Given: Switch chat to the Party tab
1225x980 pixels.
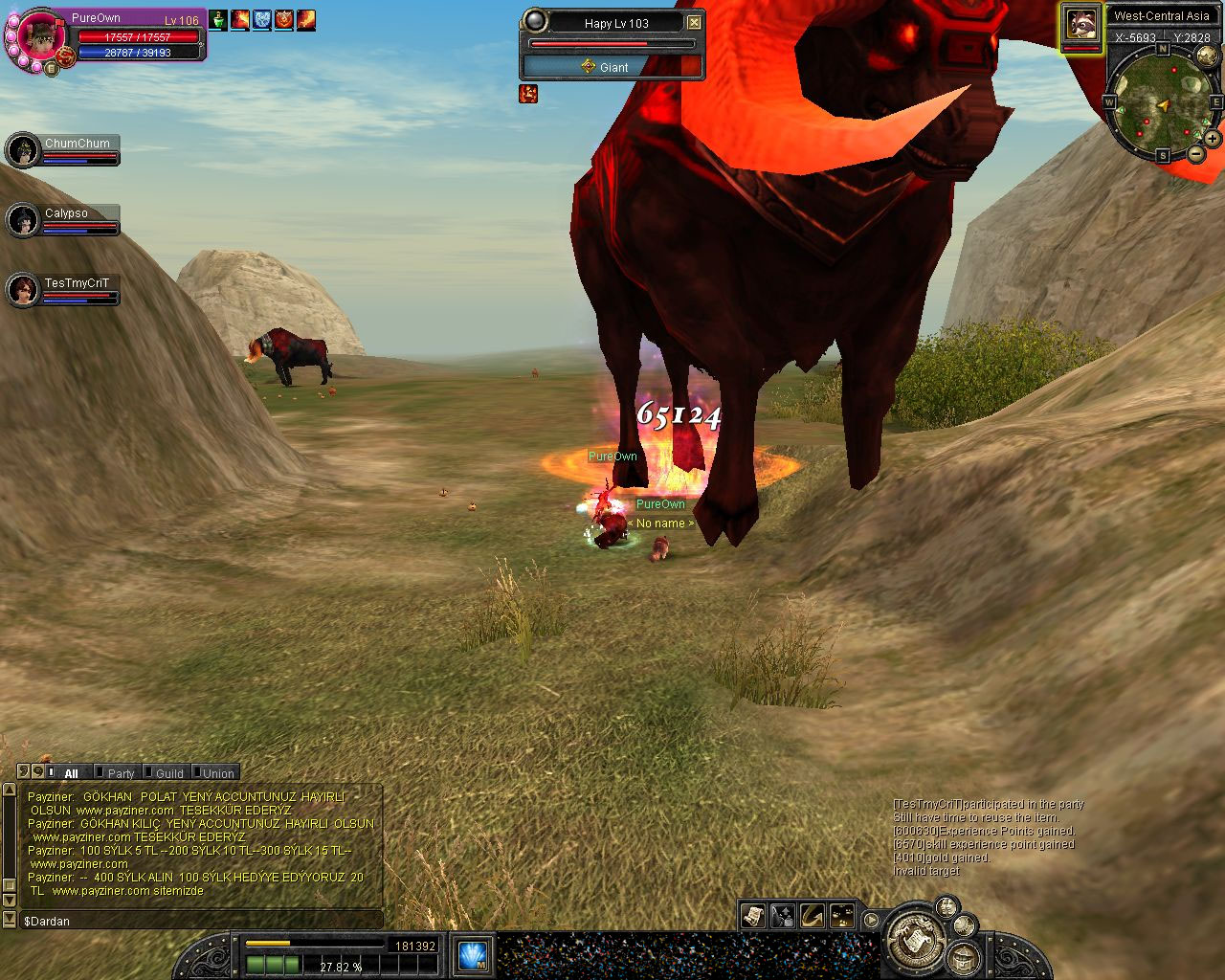Looking at the screenshot, I should click(121, 773).
